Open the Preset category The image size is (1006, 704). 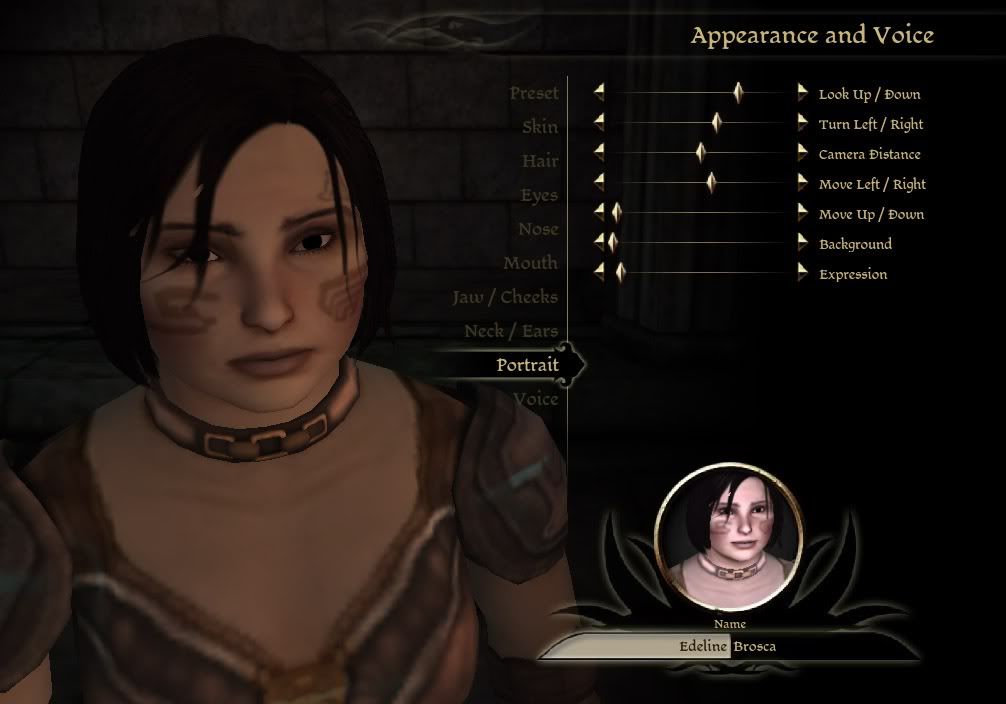coord(533,93)
